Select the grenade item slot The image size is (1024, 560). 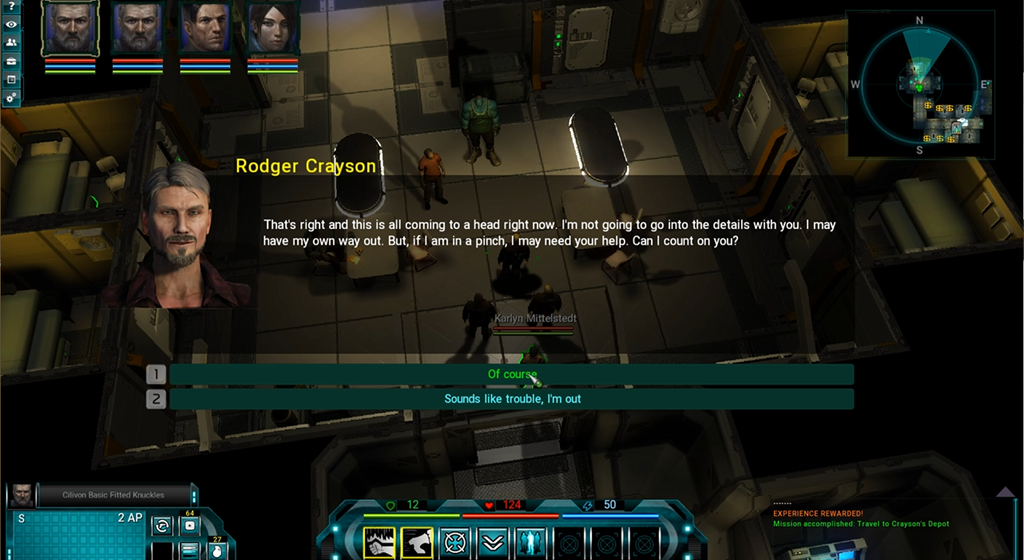click(x=216, y=550)
